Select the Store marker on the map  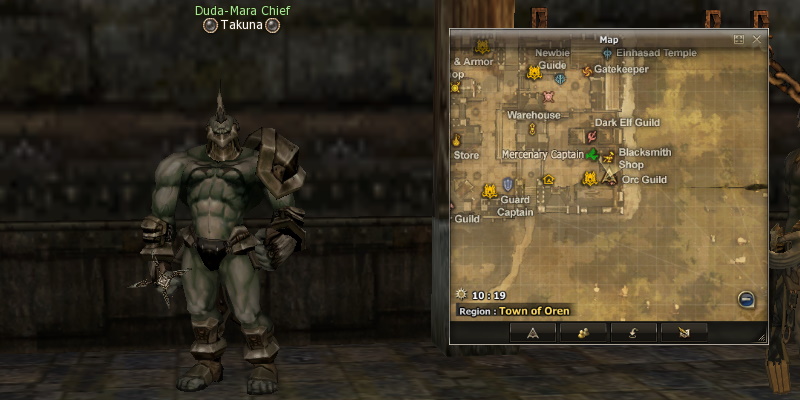pos(457,140)
